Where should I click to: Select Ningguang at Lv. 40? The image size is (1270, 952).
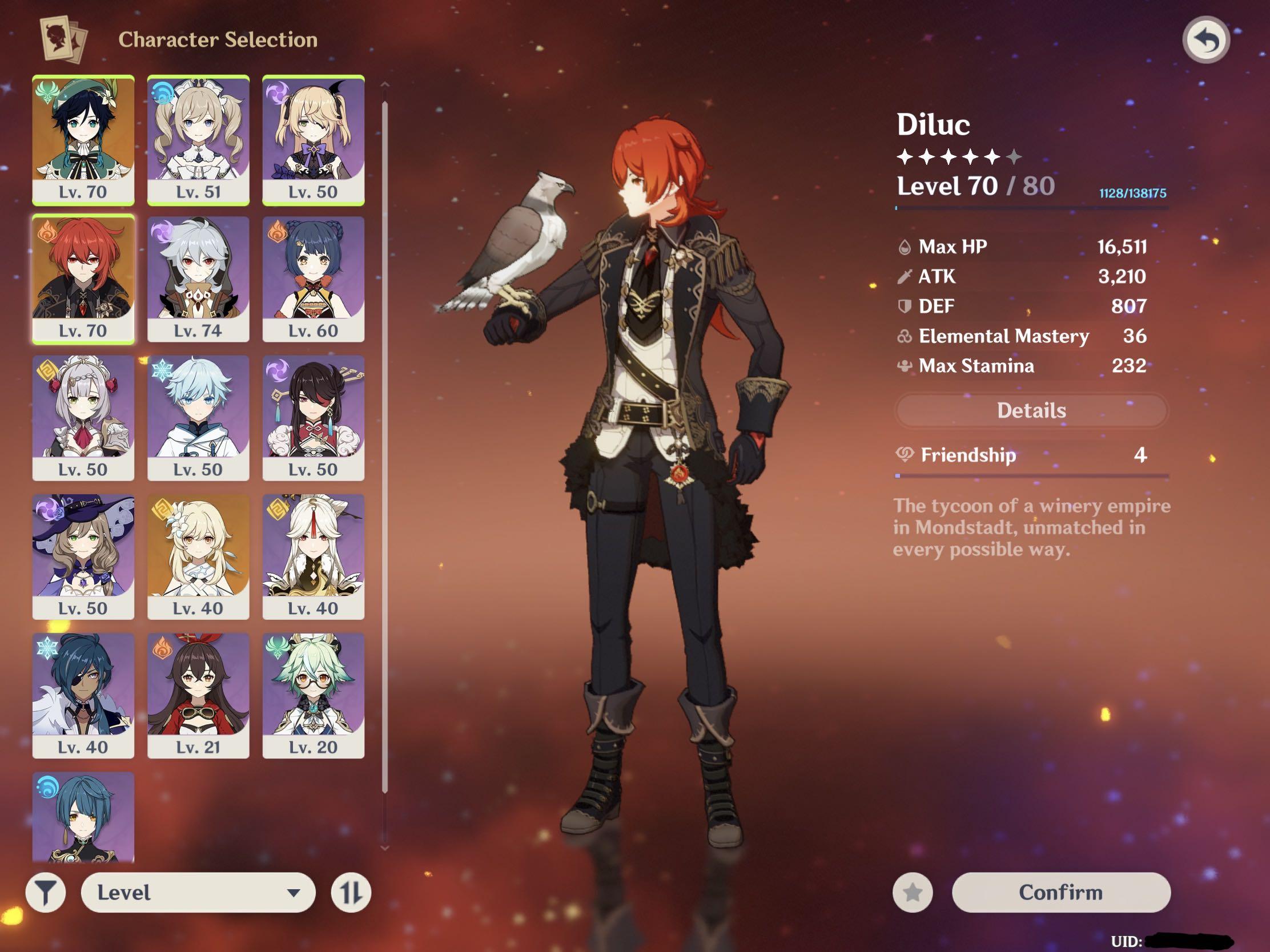click(313, 556)
